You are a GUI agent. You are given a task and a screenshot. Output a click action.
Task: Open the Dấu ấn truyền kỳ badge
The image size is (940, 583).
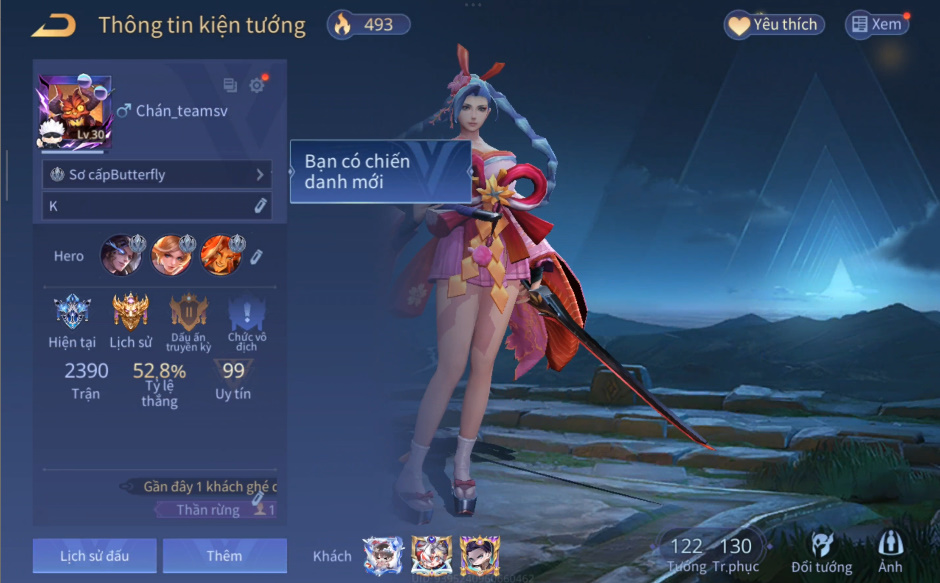[x=188, y=314]
